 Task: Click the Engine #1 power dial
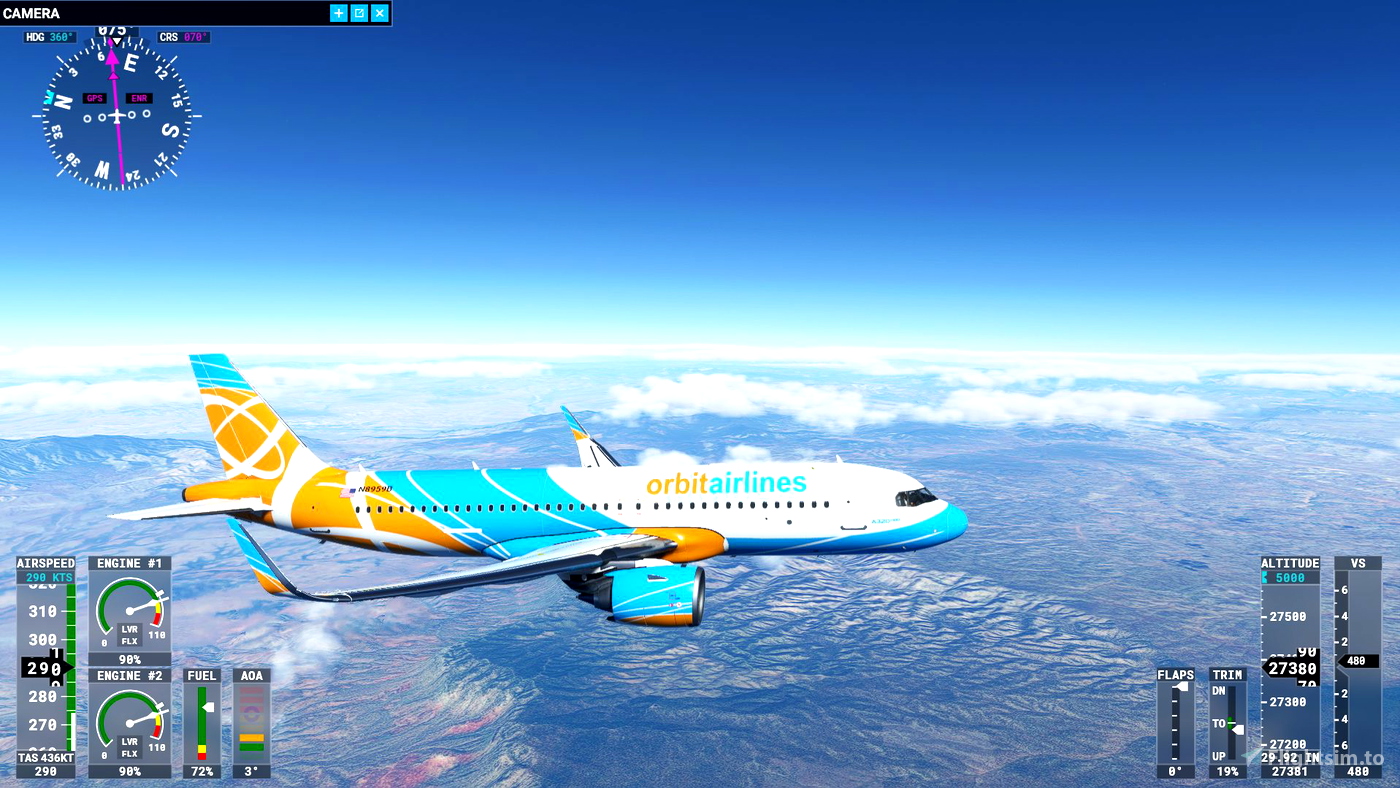tap(129, 610)
